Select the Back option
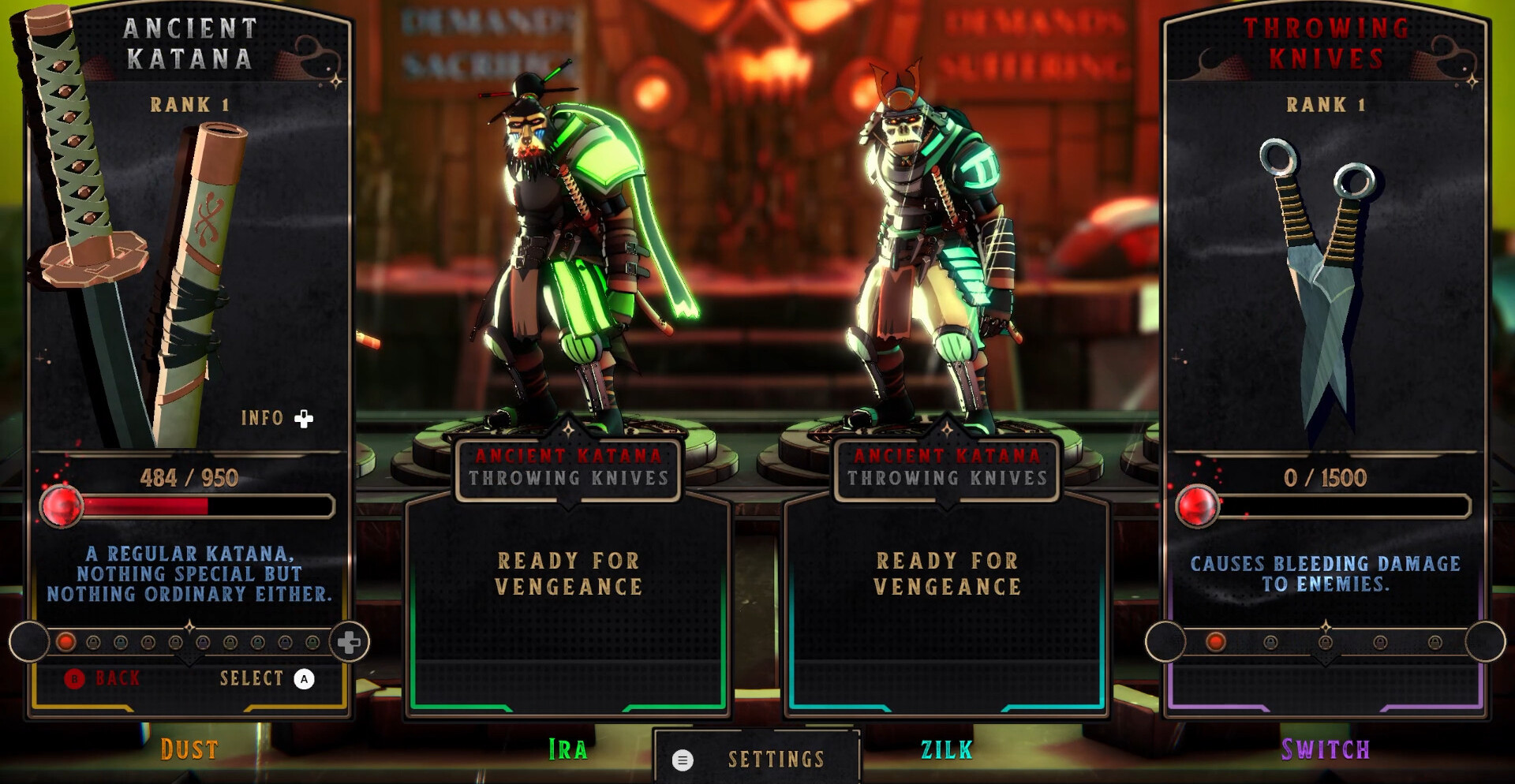The width and height of the screenshot is (1515, 784). click(103, 678)
